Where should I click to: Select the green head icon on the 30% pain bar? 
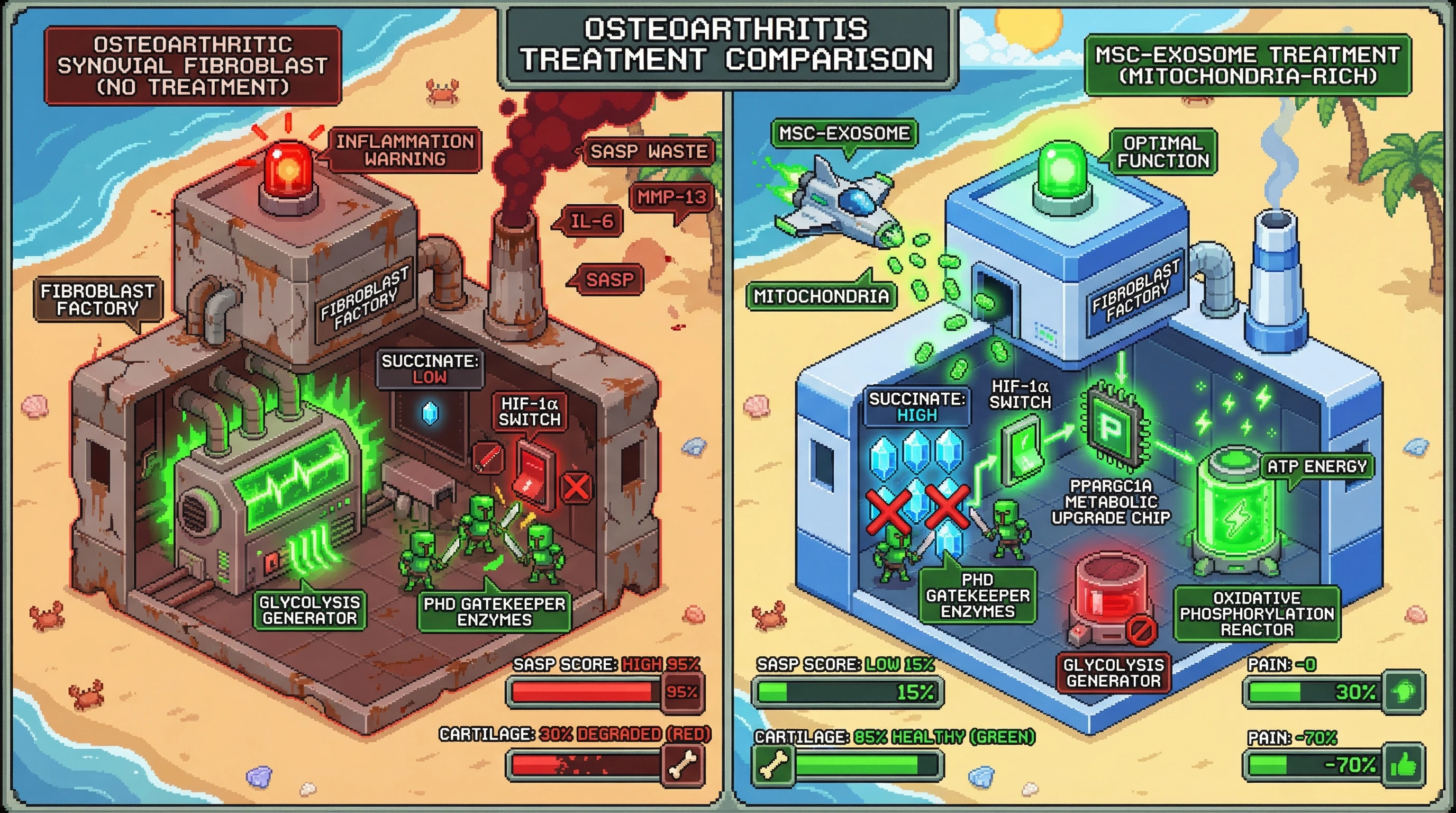coord(1404,691)
